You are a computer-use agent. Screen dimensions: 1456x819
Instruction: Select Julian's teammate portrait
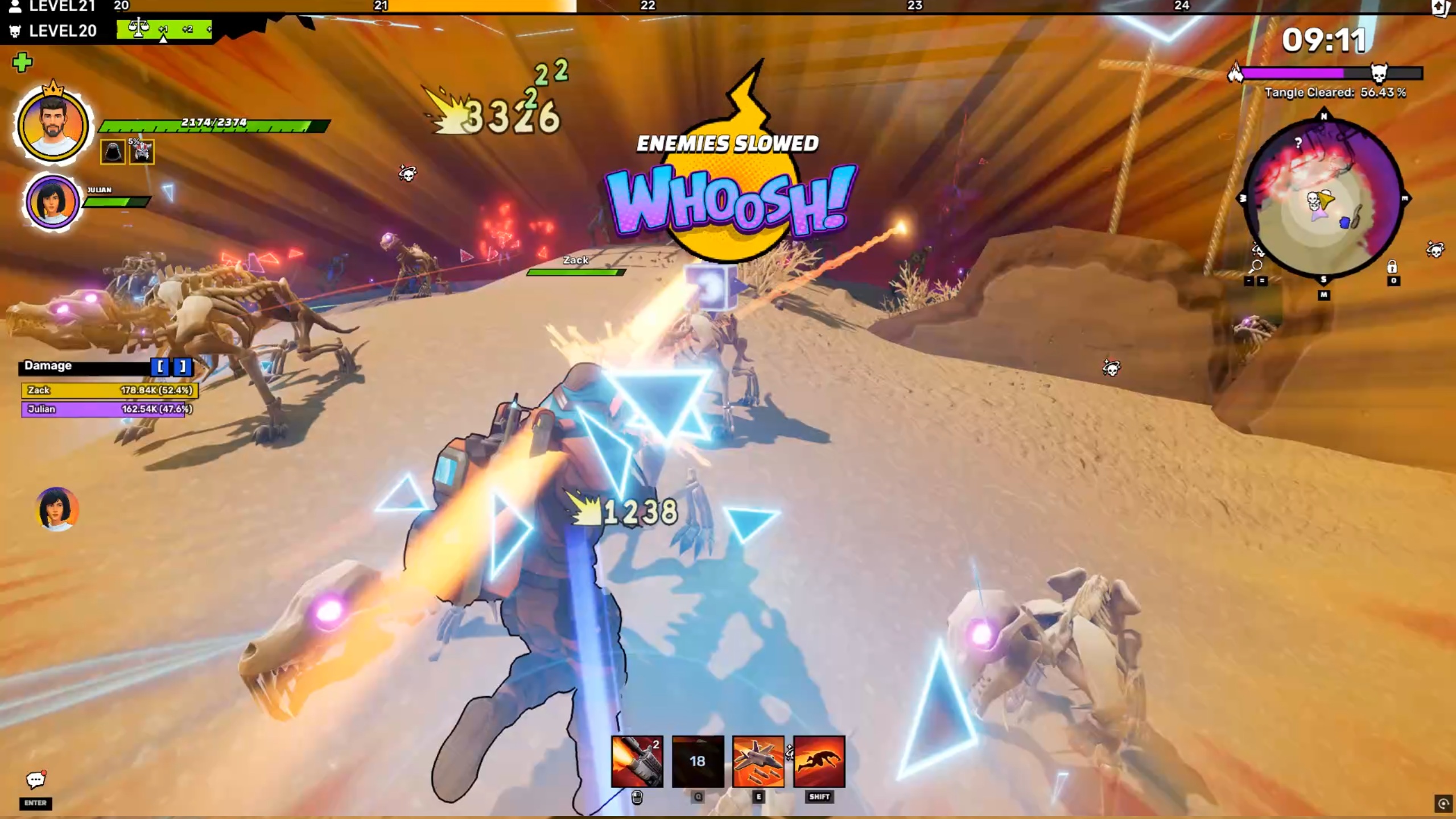(52, 201)
